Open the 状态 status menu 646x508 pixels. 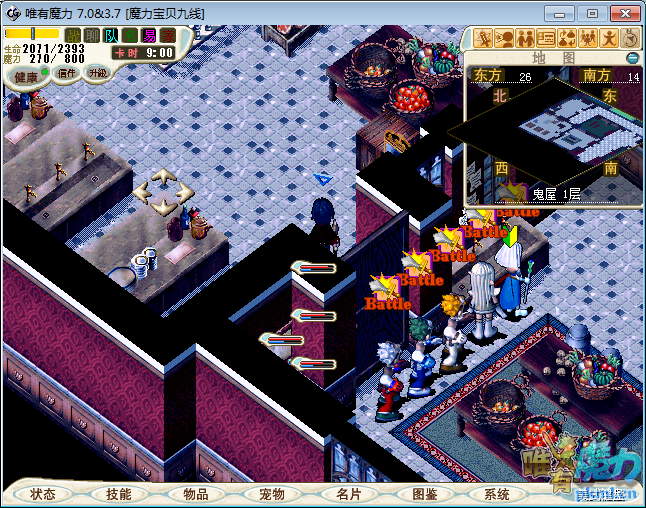pyautogui.click(x=43, y=494)
